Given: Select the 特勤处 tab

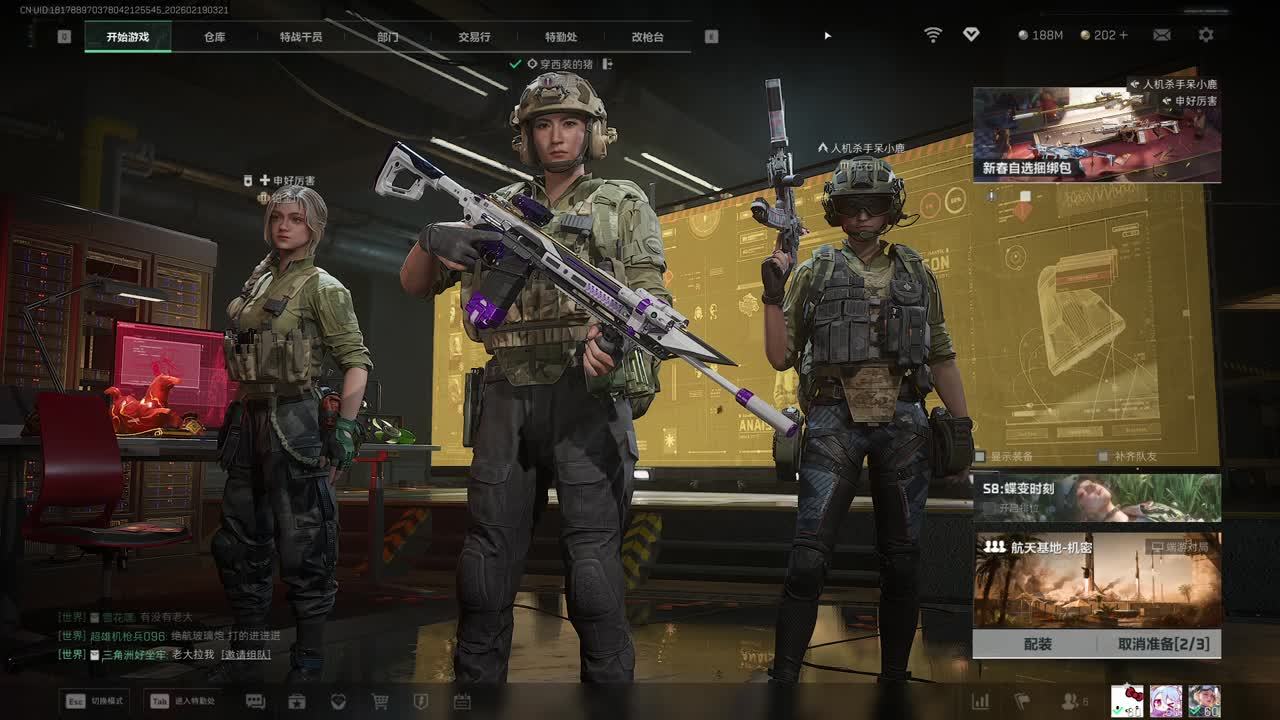Looking at the screenshot, I should click(561, 37).
